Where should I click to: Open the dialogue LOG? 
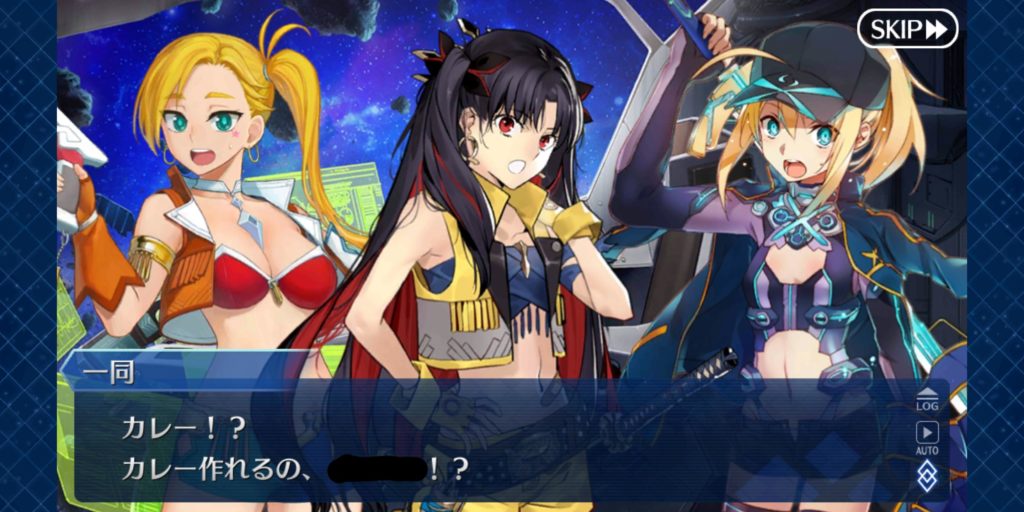point(927,398)
